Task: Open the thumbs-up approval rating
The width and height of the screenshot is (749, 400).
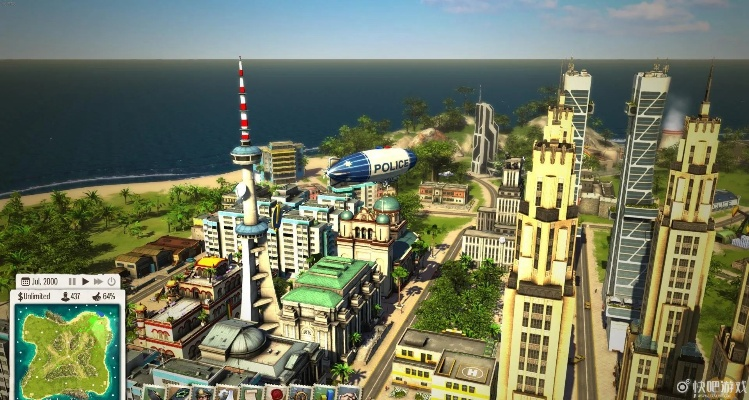Action: pos(97,297)
